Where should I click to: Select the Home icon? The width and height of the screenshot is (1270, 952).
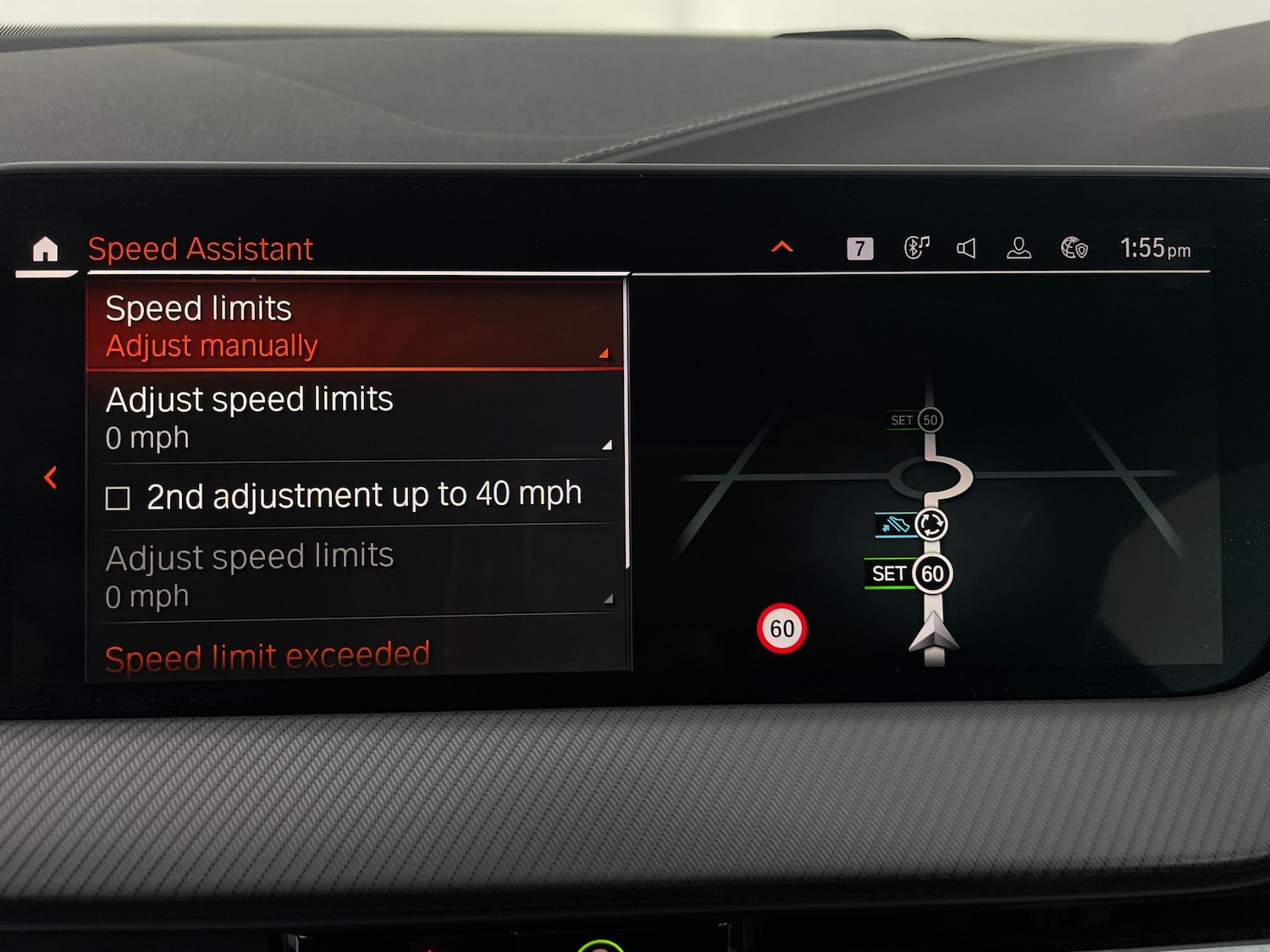click(x=47, y=249)
